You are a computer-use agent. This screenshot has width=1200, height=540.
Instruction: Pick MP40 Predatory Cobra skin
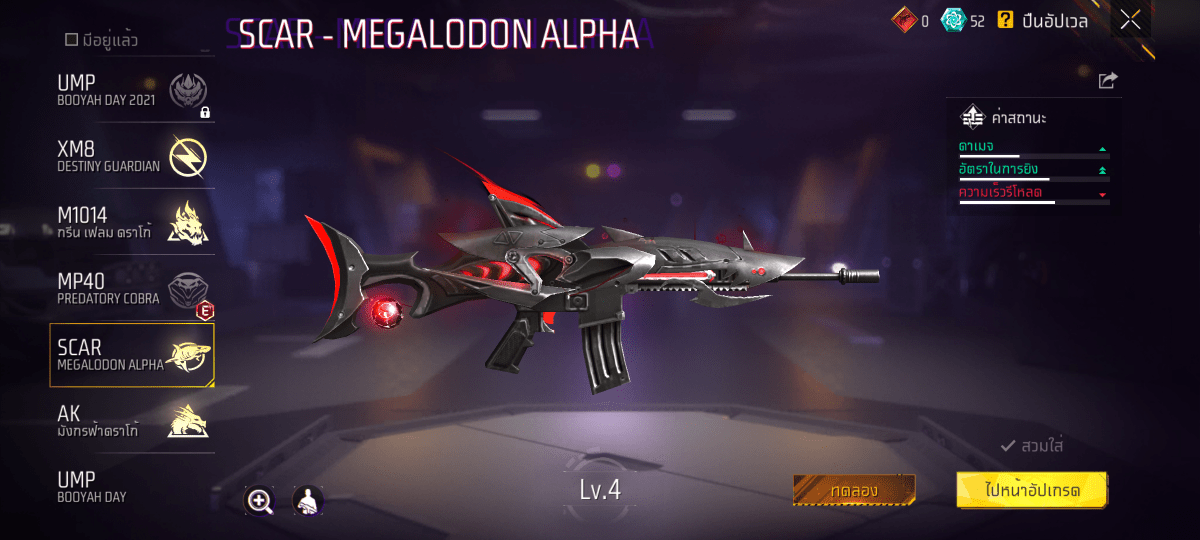coord(132,289)
